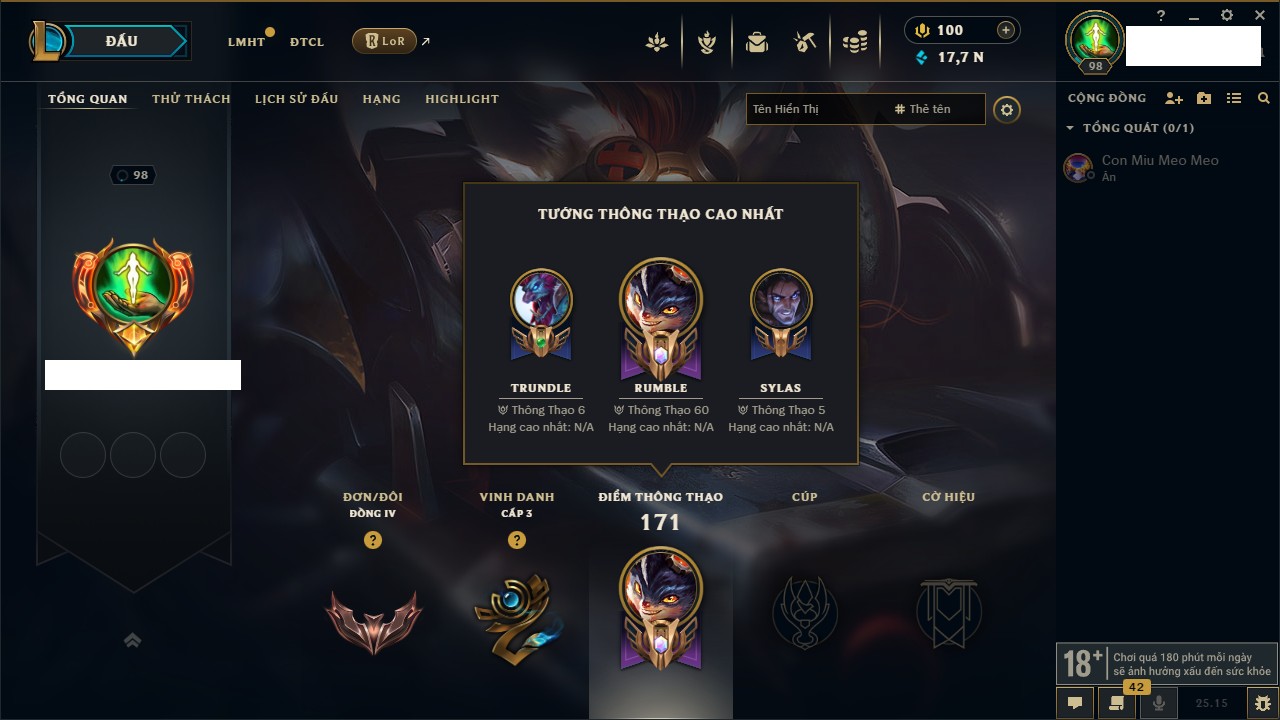Open the client settings gear
The height and width of the screenshot is (720, 1280).
(1227, 15)
